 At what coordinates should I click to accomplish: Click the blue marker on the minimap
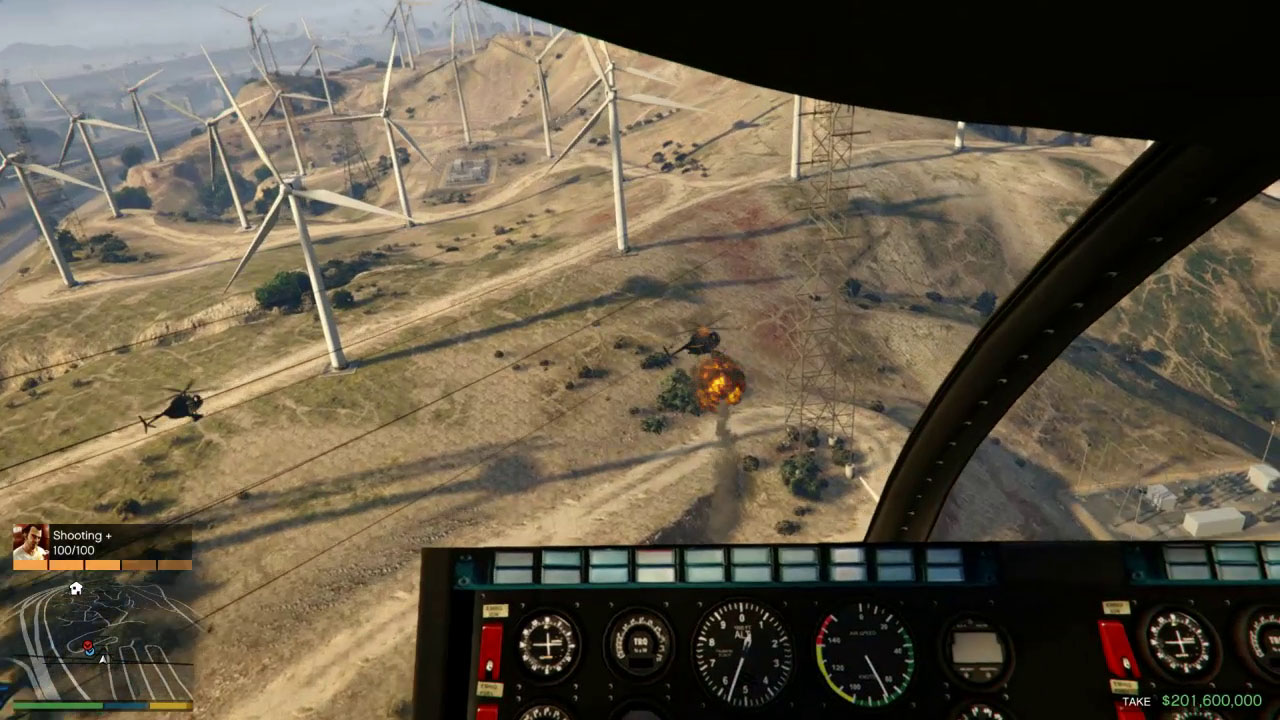[x=89, y=653]
